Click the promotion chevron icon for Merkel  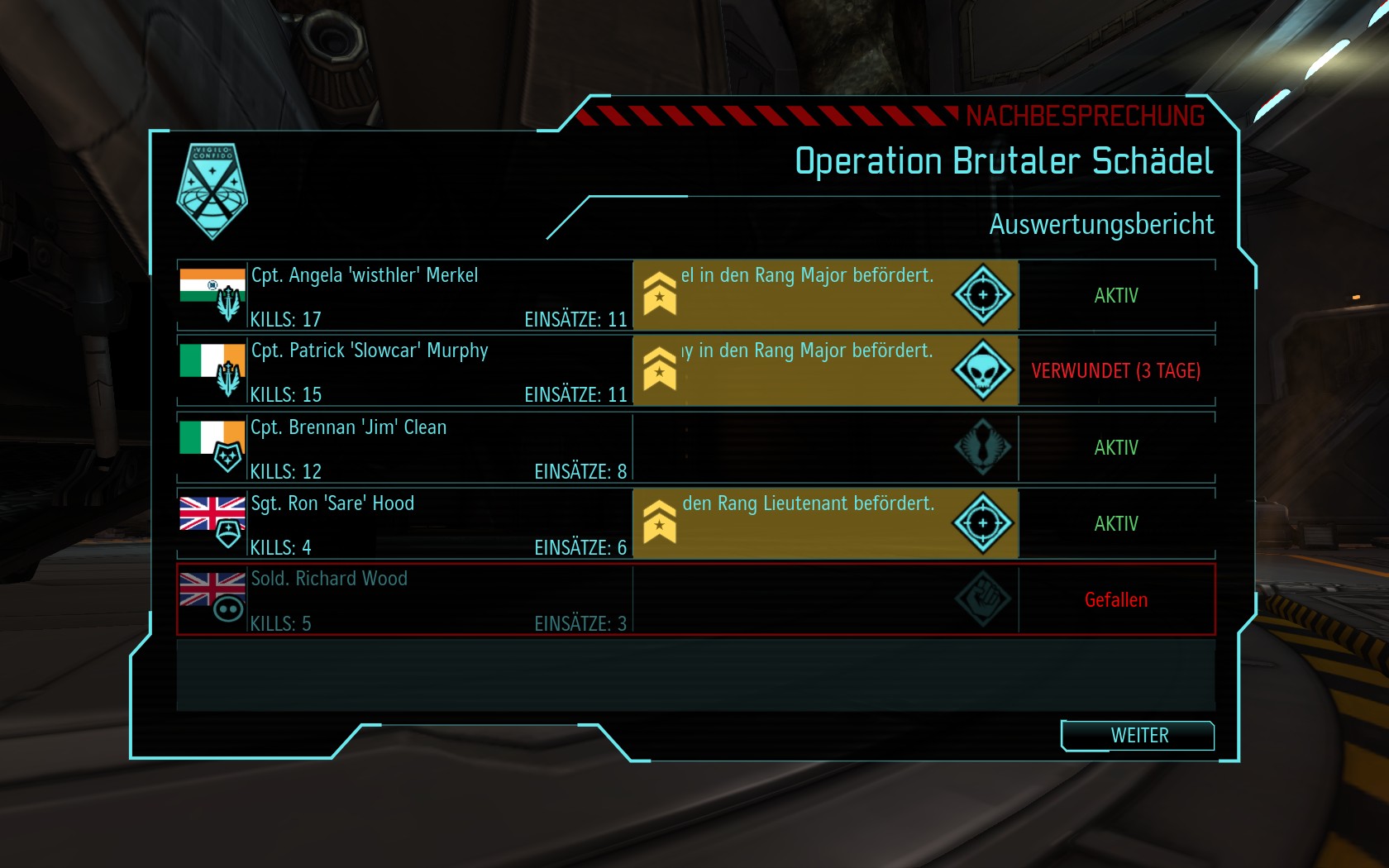click(x=660, y=294)
